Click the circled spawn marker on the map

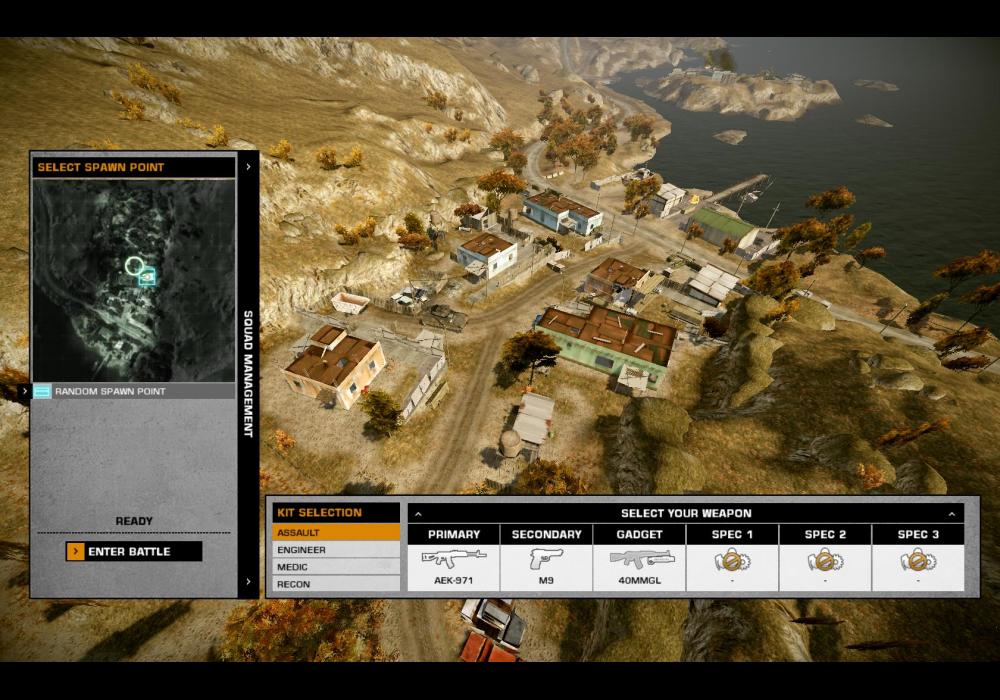tap(134, 265)
